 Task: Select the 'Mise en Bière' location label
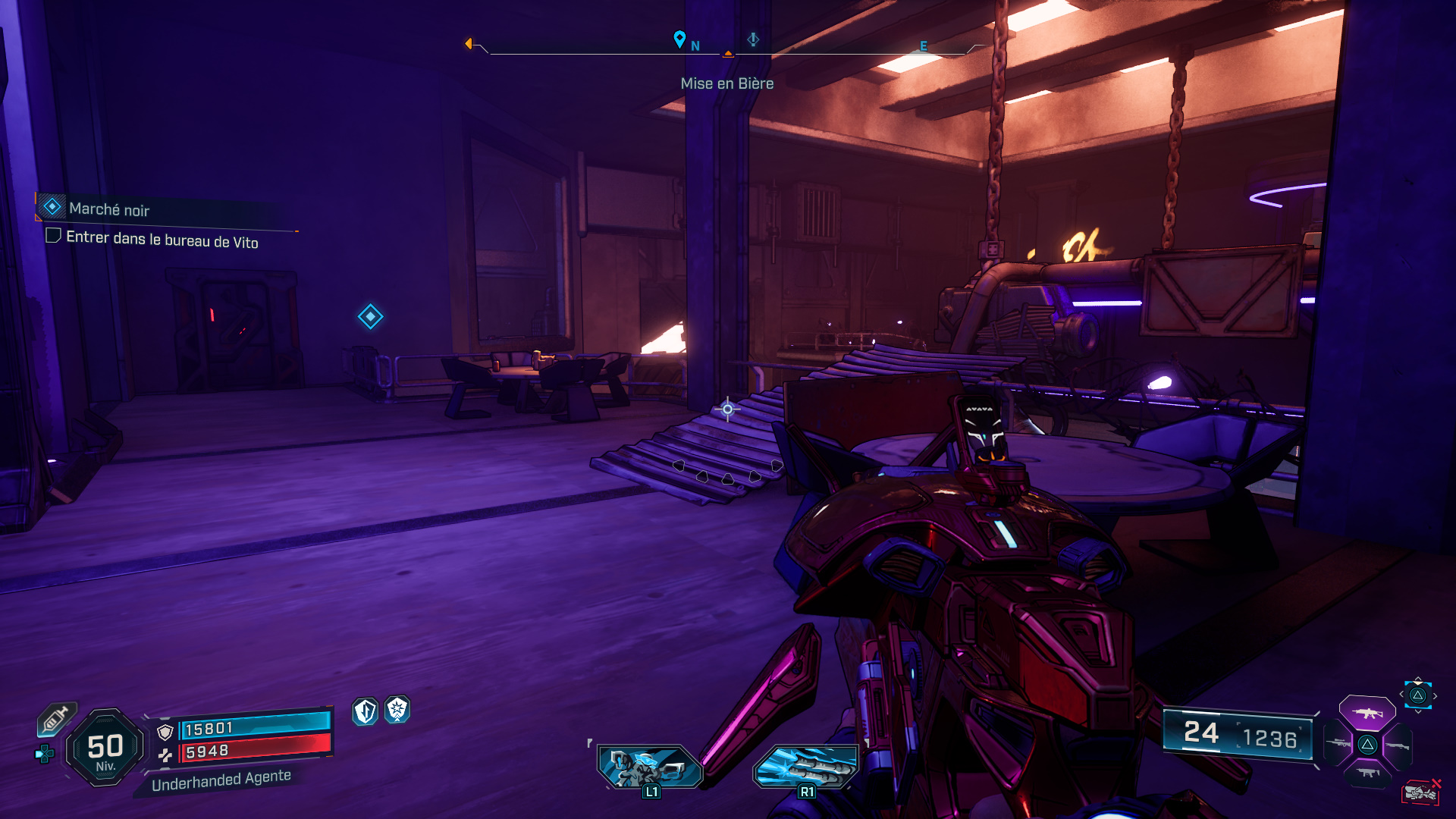click(727, 84)
